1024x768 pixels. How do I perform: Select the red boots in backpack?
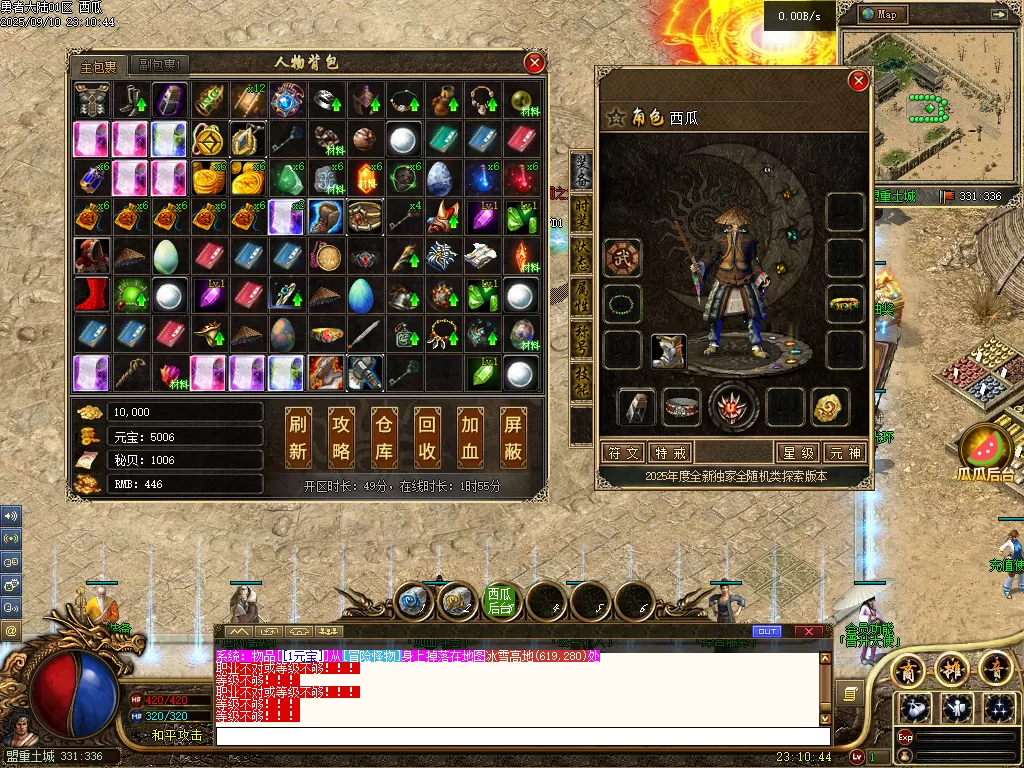[92, 295]
